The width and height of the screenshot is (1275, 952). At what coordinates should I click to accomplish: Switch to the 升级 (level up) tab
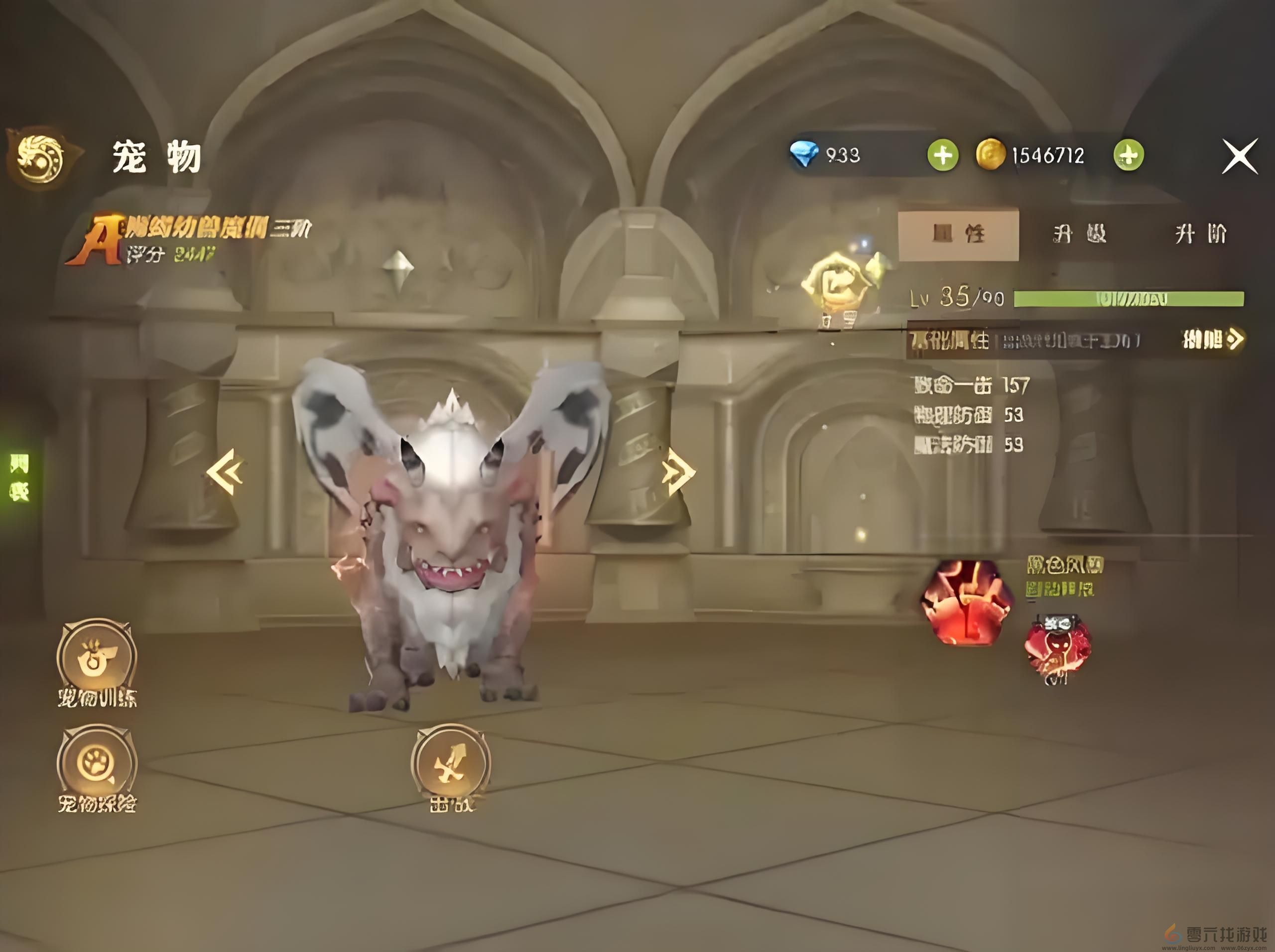click(1079, 234)
